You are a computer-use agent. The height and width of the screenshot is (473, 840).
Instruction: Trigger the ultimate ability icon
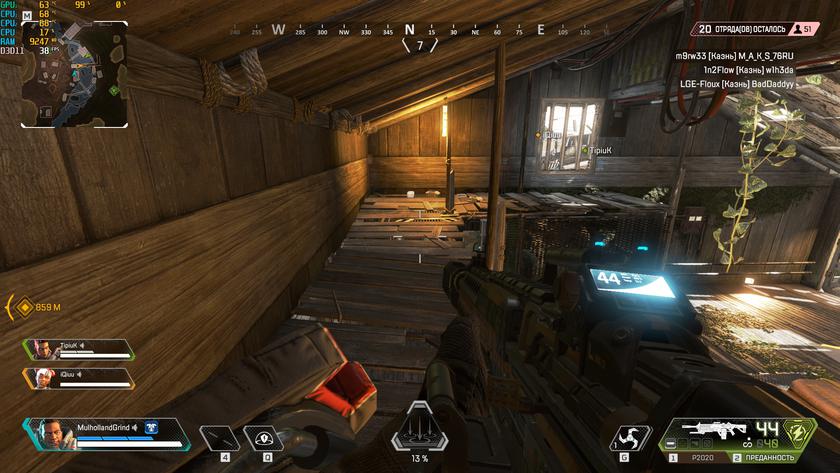click(x=412, y=432)
